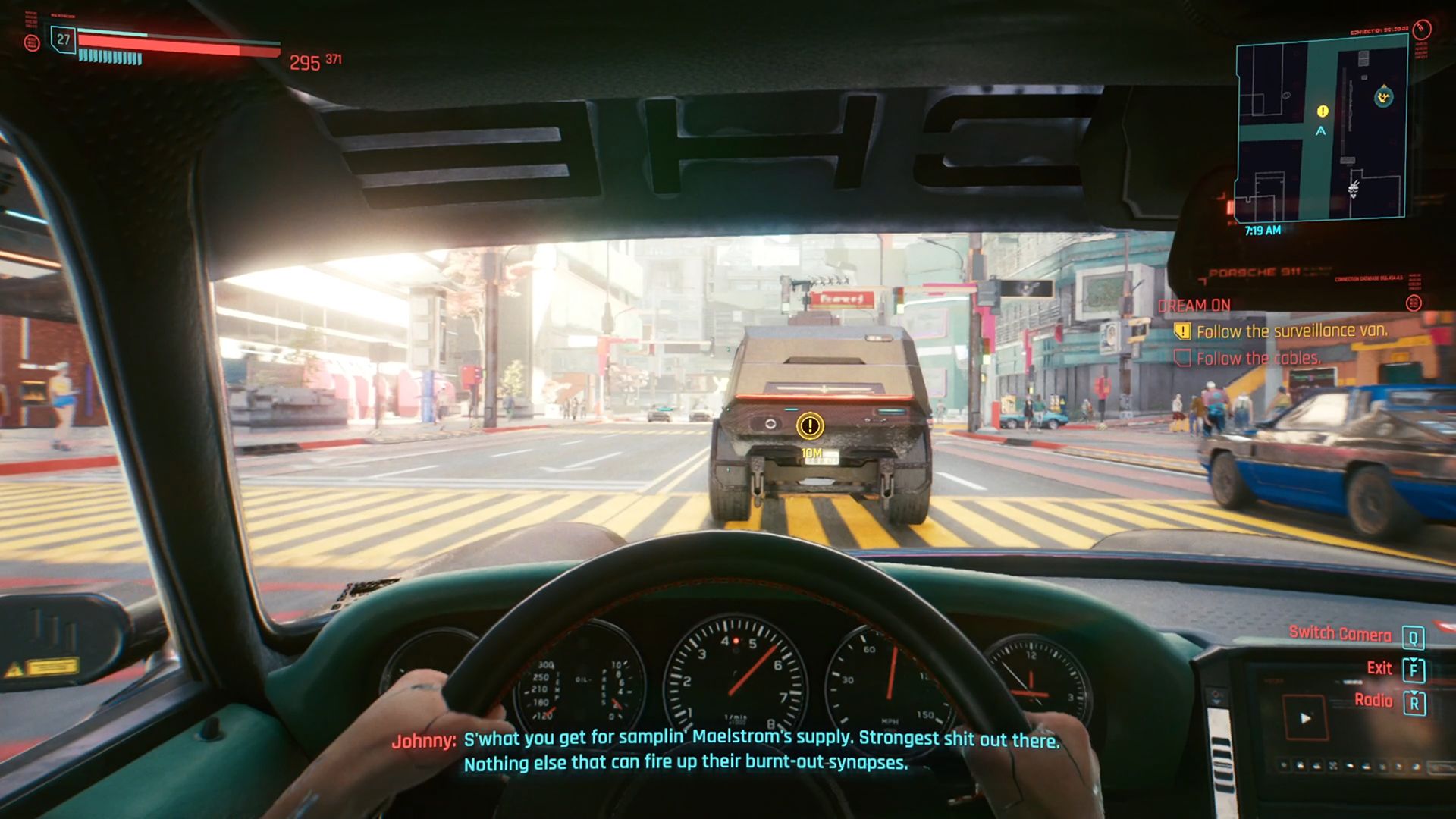Select the Tyger Claws gang icon on the minimap
Viewport: 1456px width, 819px height.
click(x=1383, y=96)
